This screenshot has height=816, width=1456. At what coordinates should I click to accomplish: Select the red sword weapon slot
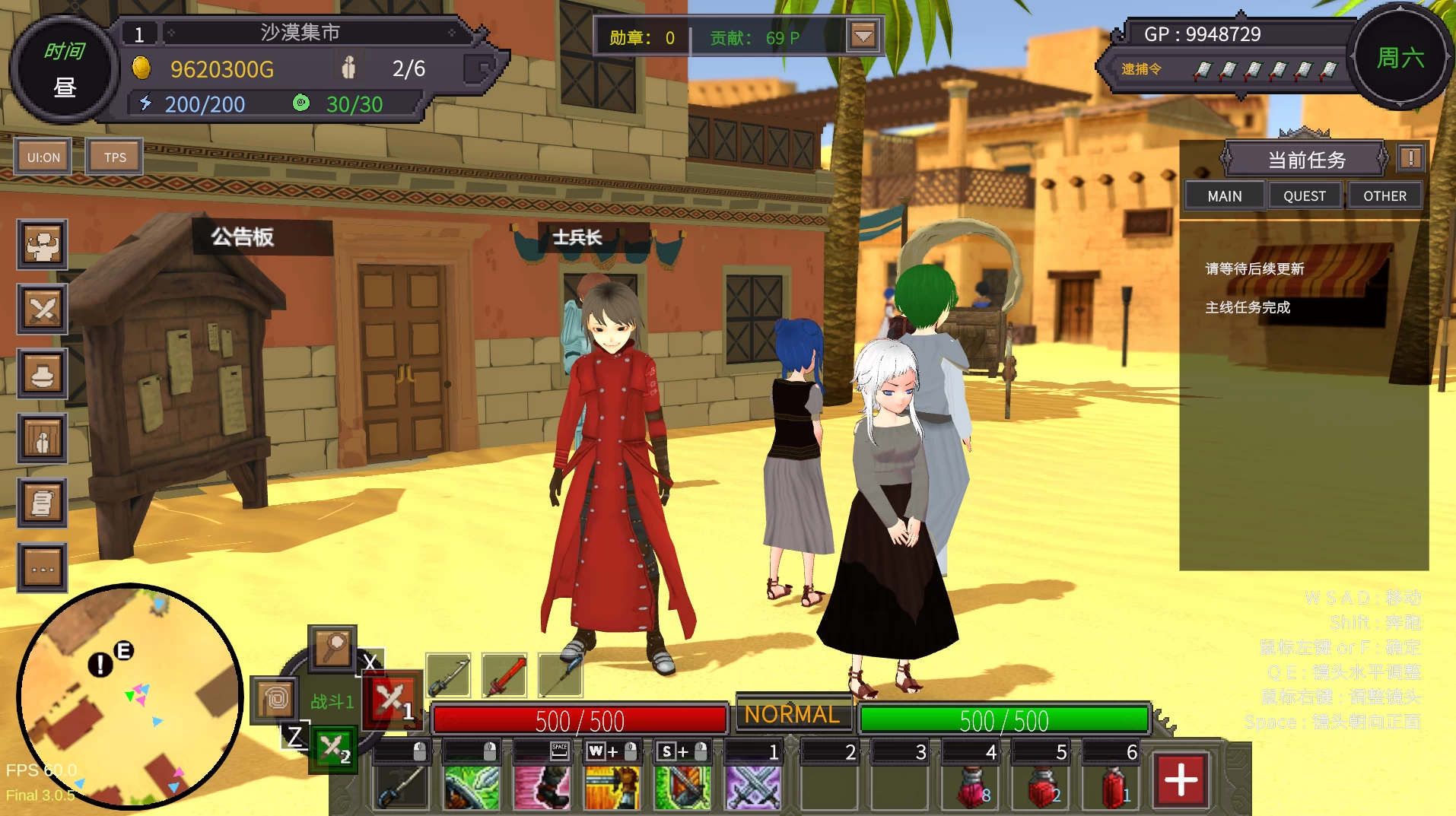click(x=504, y=675)
